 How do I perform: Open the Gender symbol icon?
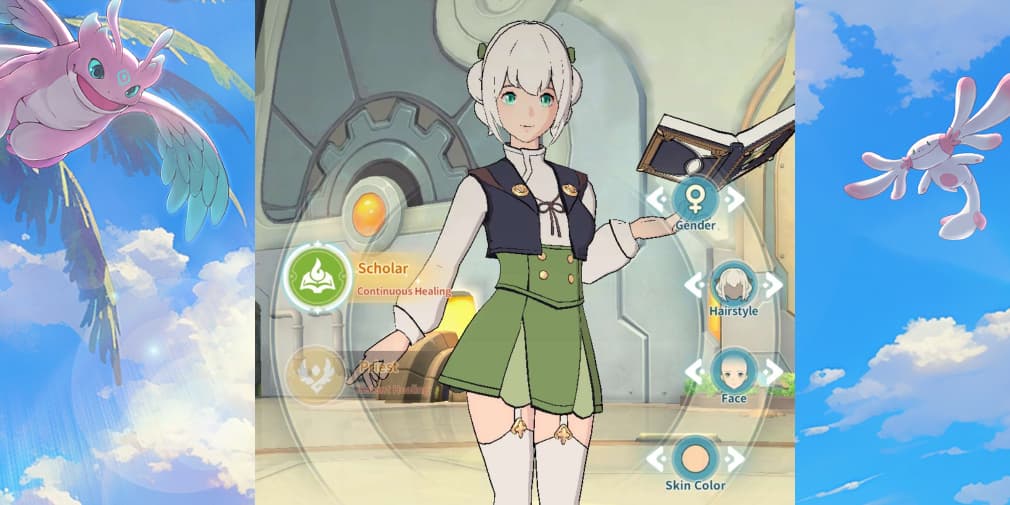[695, 198]
